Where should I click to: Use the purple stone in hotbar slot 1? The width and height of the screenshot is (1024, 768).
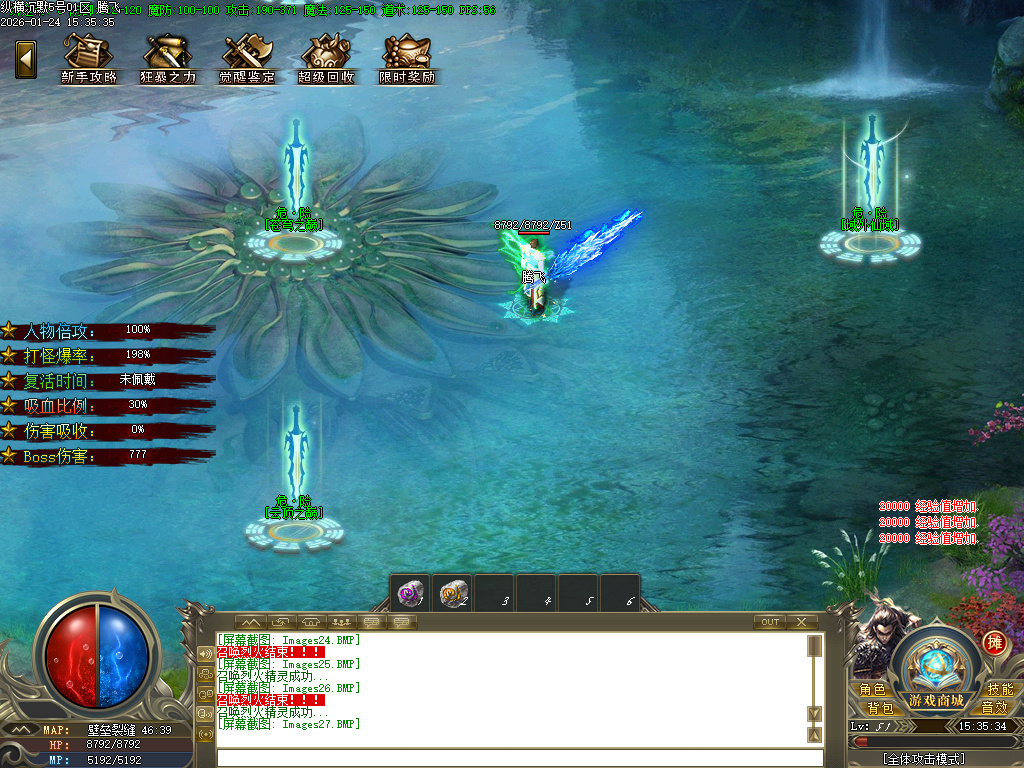[410, 593]
